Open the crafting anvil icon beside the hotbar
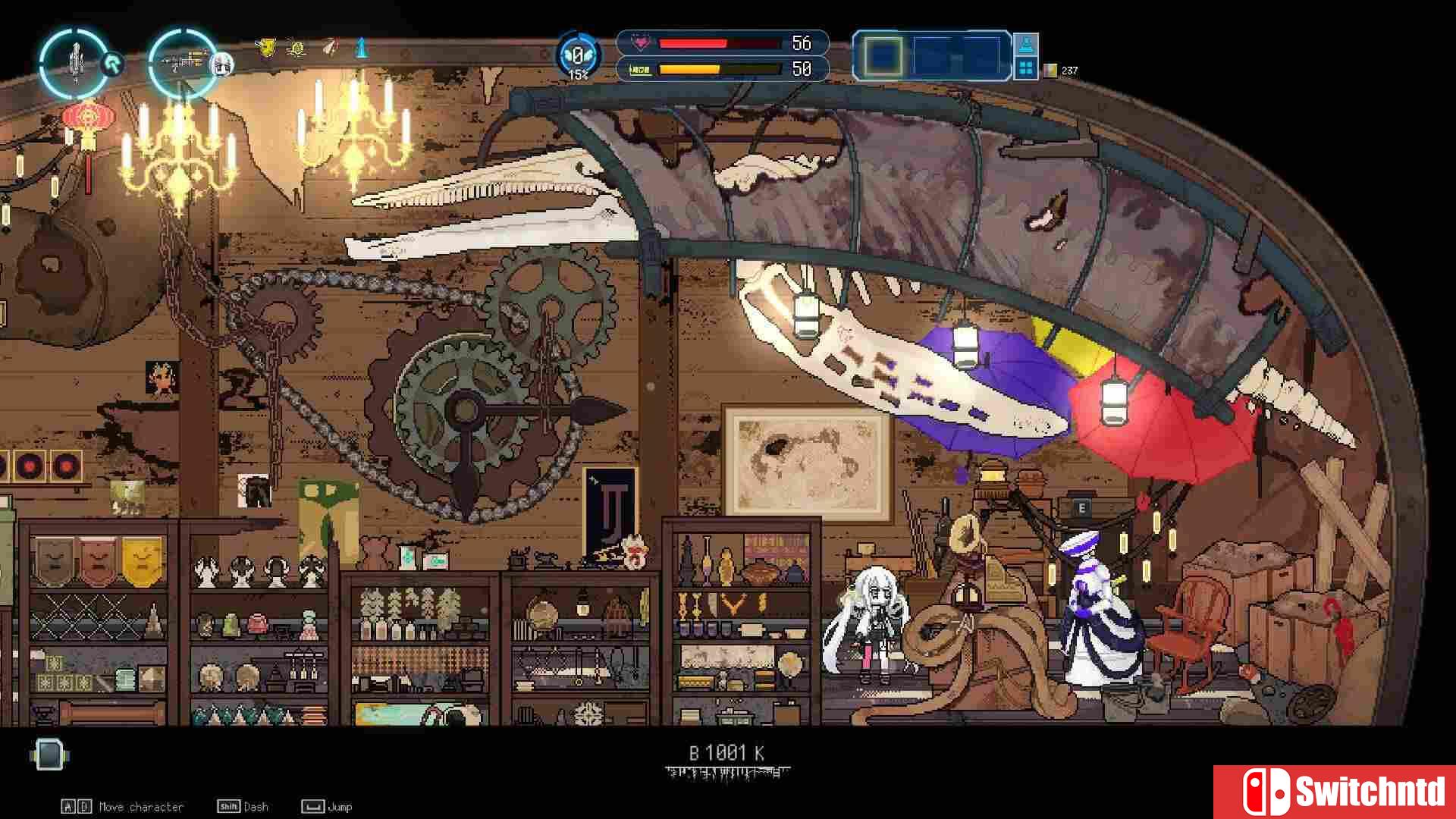Screen dimensions: 1456x819 click(x=1027, y=45)
